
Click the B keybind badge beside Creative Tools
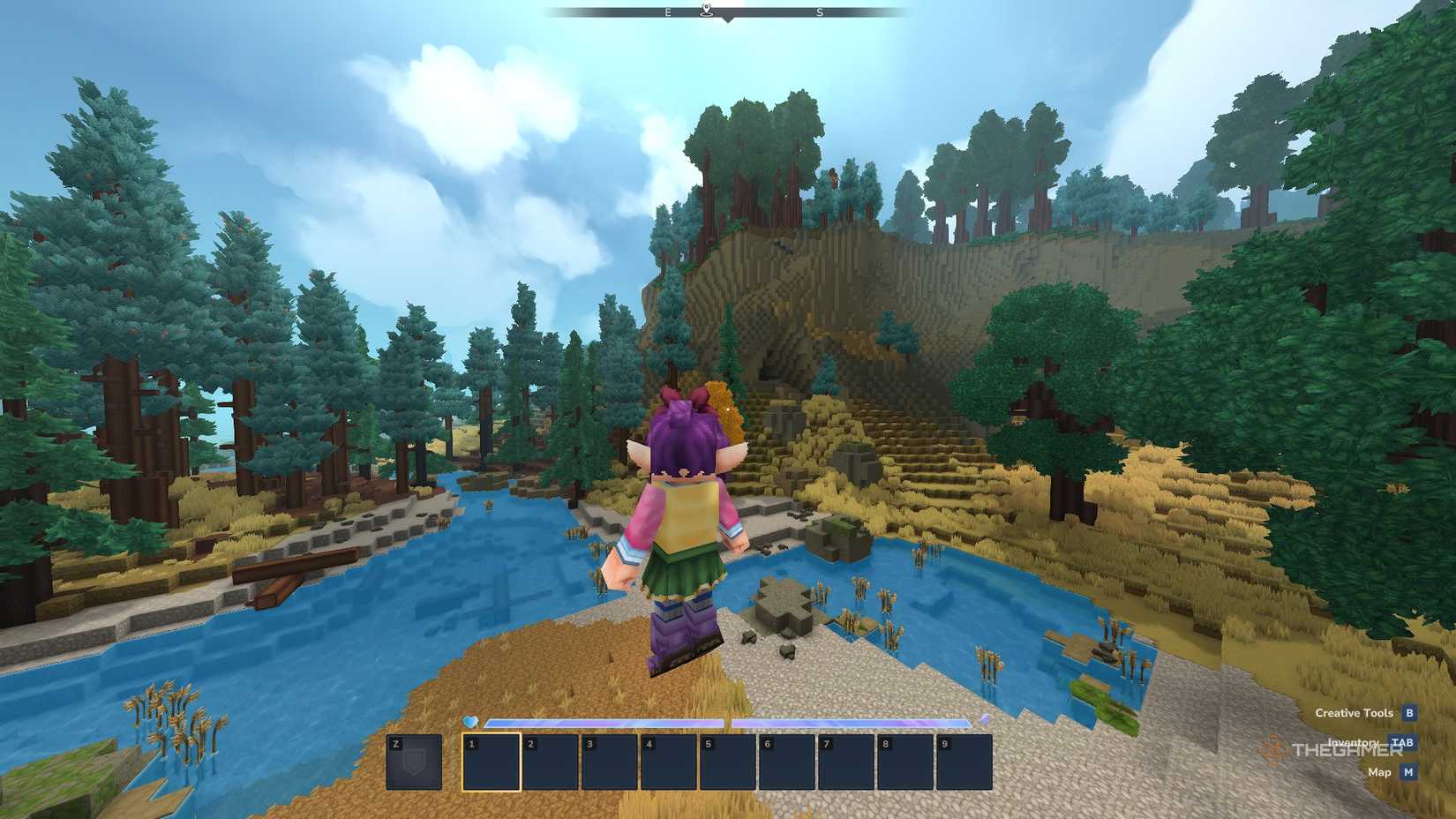click(1409, 713)
